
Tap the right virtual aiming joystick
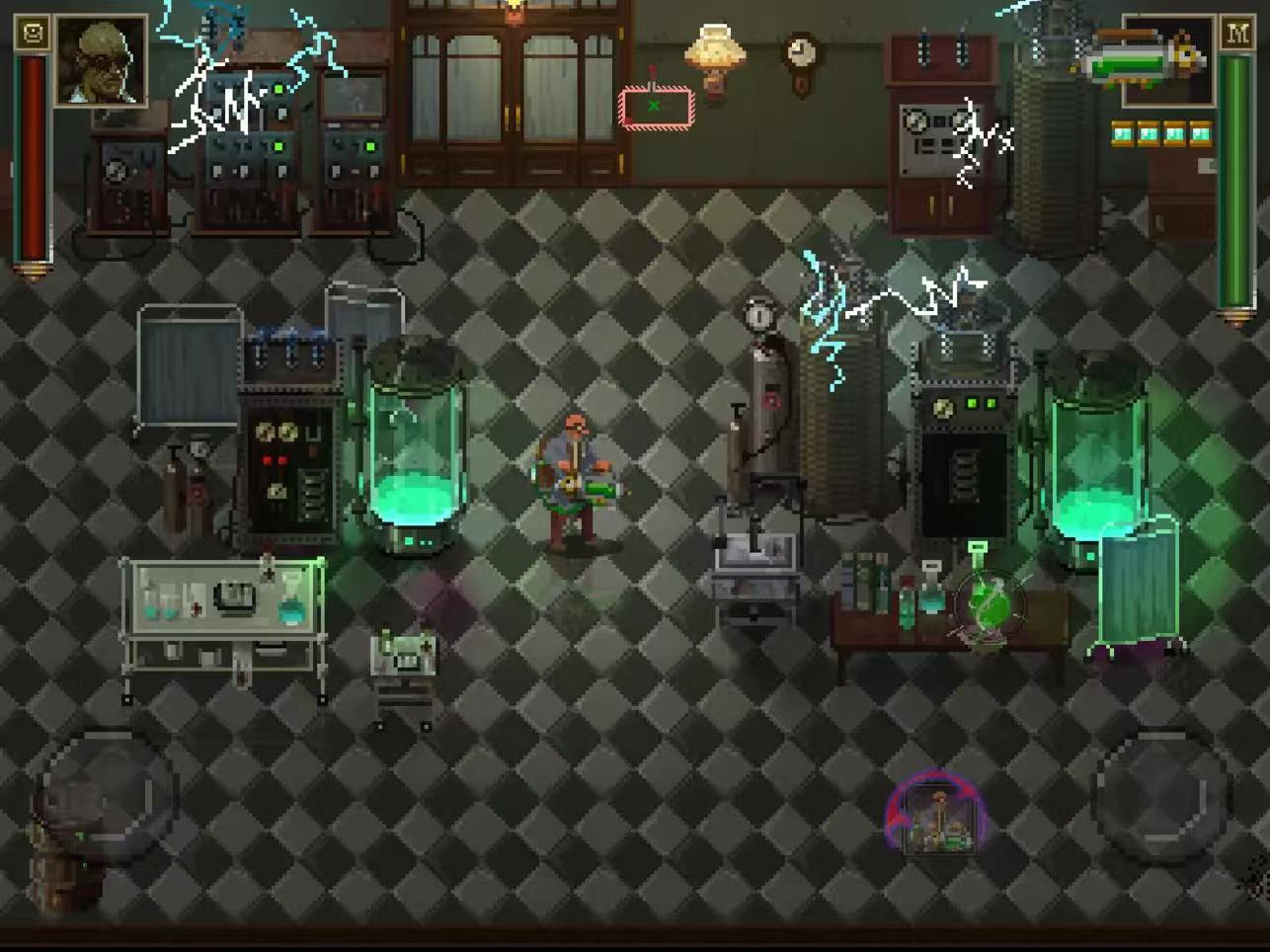[1161, 793]
